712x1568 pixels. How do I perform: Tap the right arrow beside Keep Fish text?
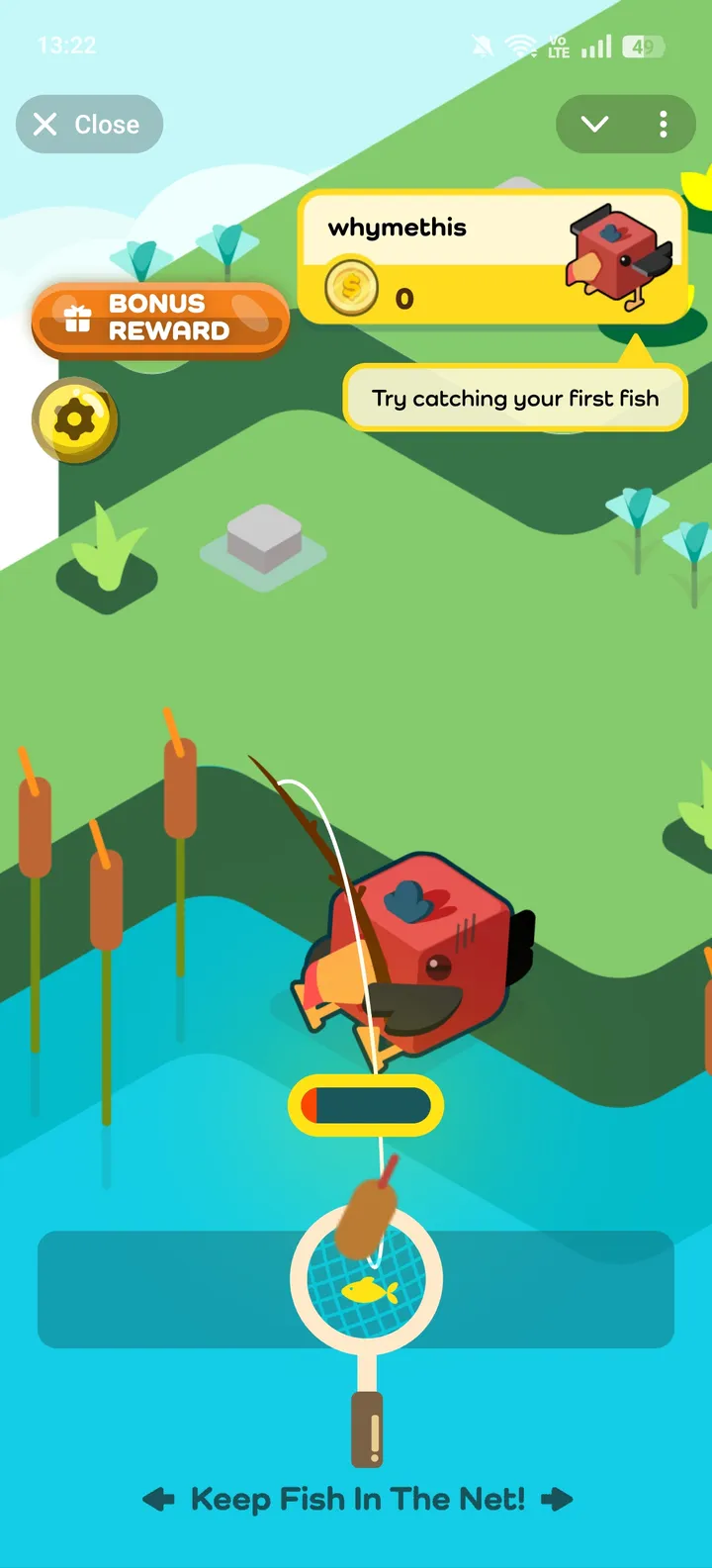[x=557, y=1500]
